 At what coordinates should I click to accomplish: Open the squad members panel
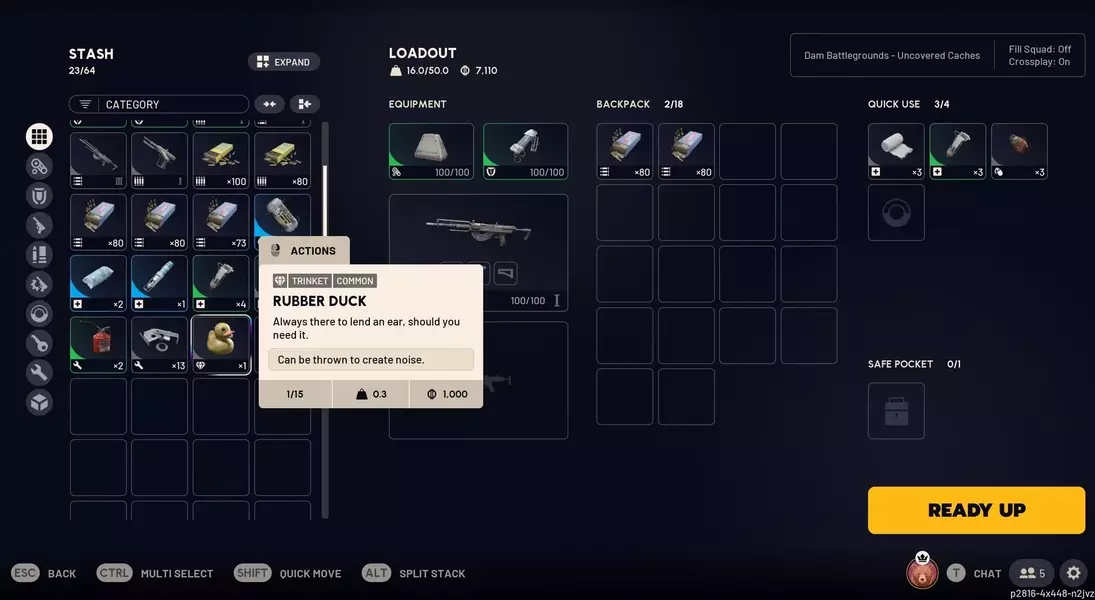coord(1031,573)
